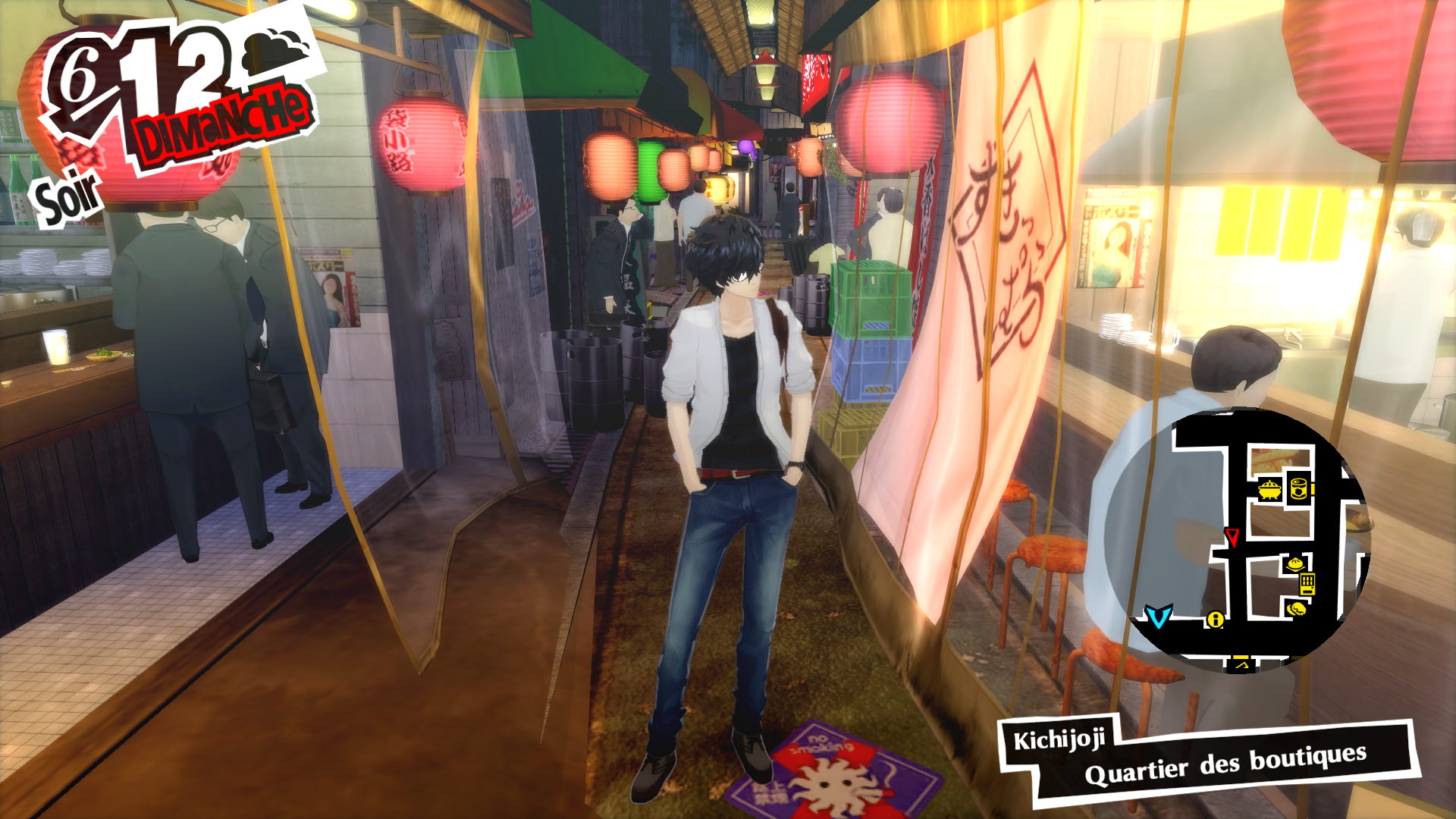This screenshot has width=1456, height=819.
Task: Select the cooking pot shop marker
Action: 1269,489
